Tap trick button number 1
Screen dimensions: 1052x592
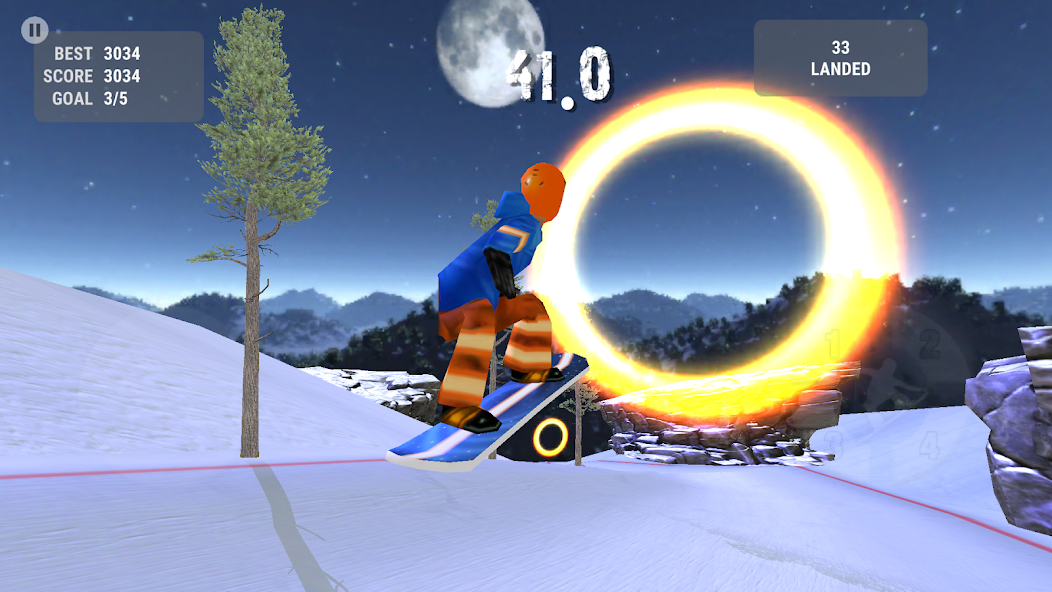point(832,346)
